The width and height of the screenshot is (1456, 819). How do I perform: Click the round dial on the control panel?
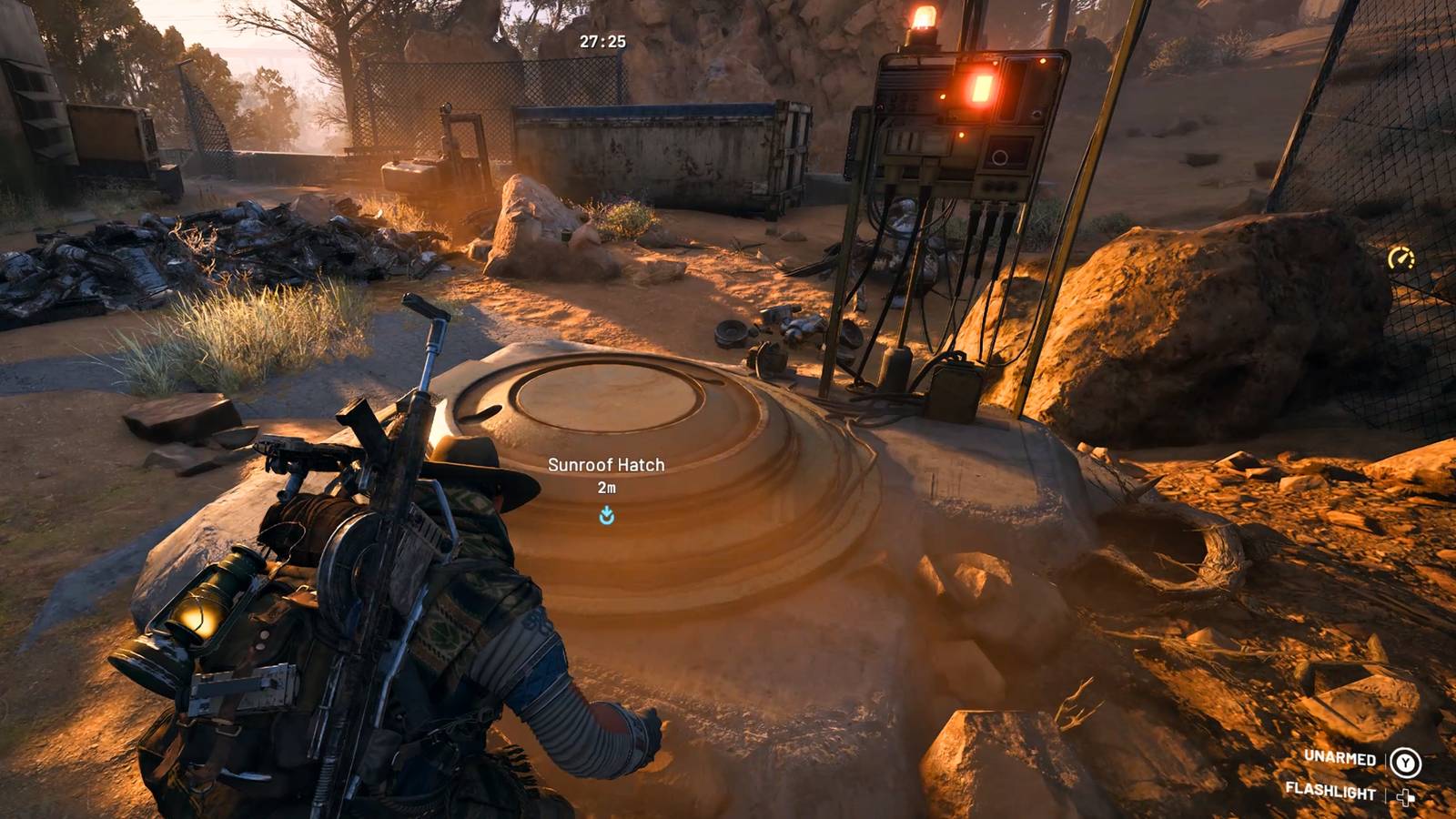1000,158
